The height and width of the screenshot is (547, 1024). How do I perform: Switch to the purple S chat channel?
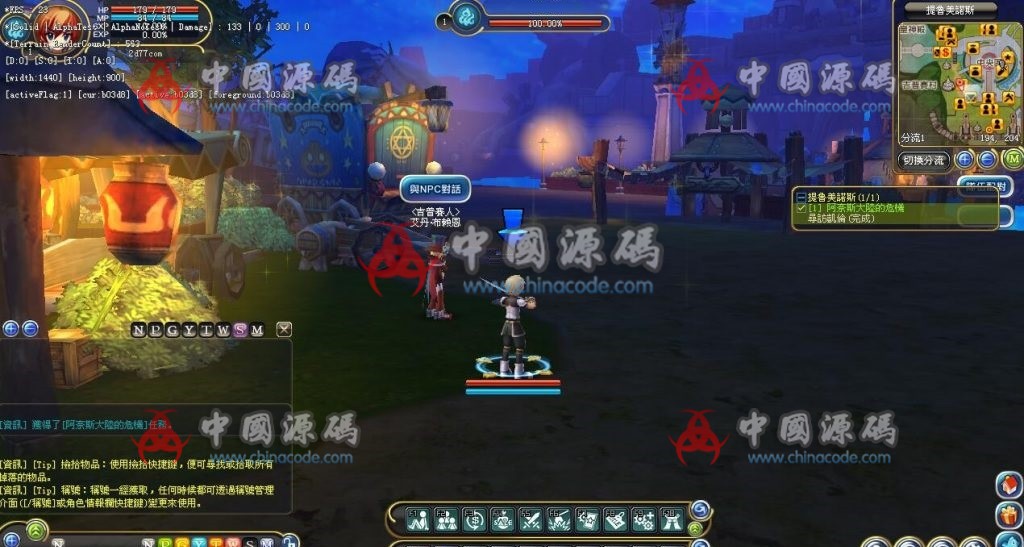pos(240,330)
